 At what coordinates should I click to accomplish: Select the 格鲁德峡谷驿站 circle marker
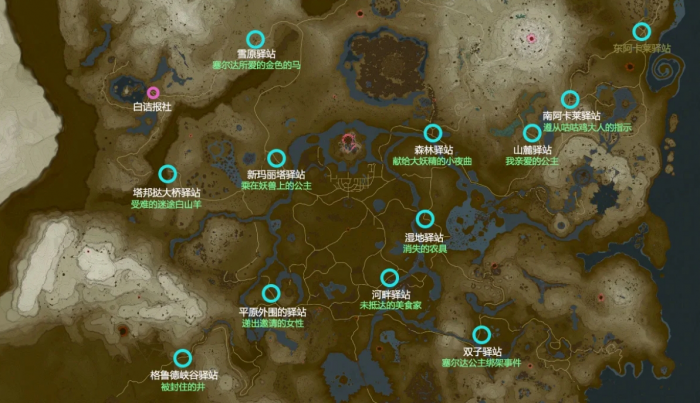tap(183, 358)
